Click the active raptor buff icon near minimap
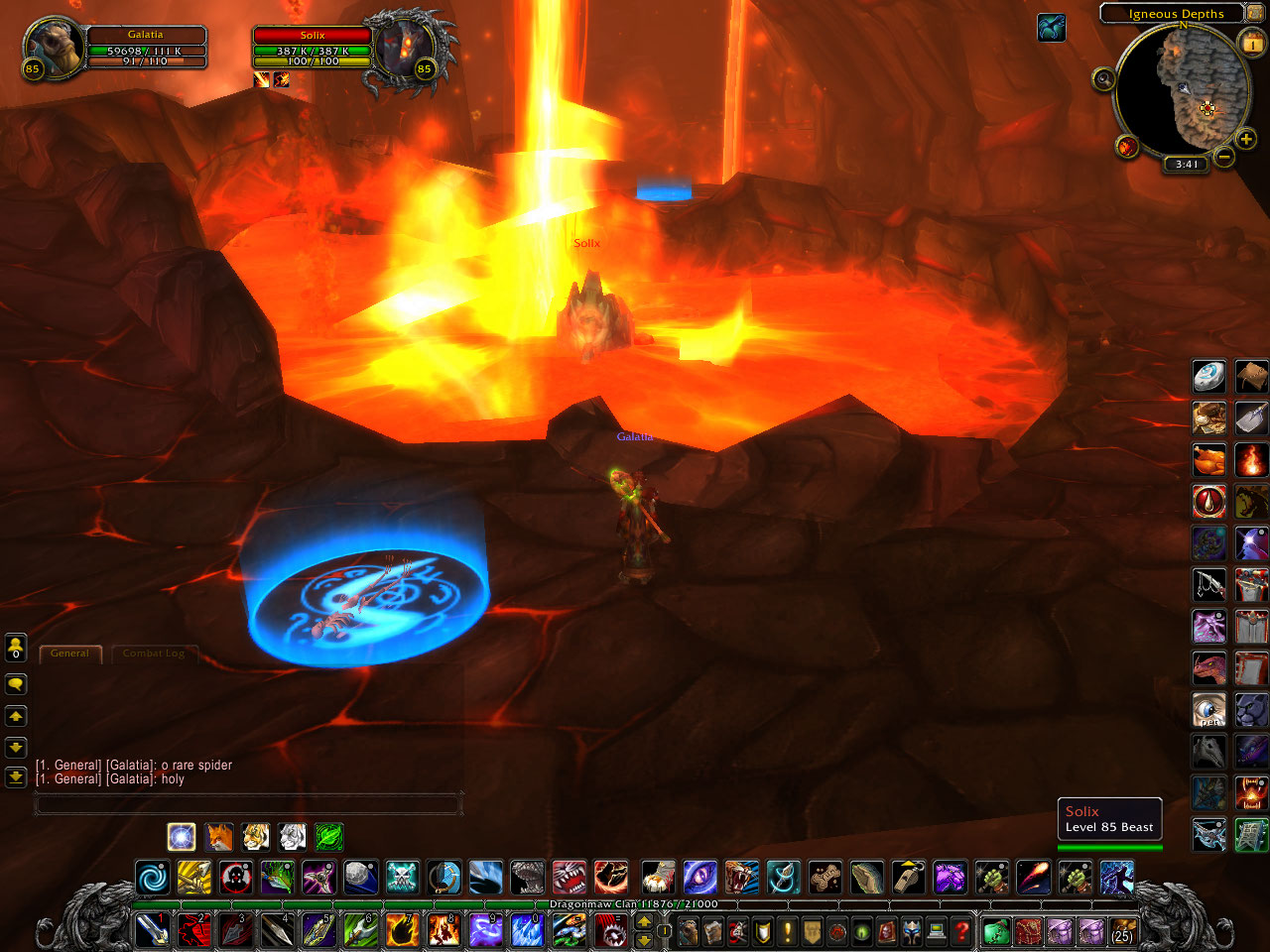 tap(1052, 28)
